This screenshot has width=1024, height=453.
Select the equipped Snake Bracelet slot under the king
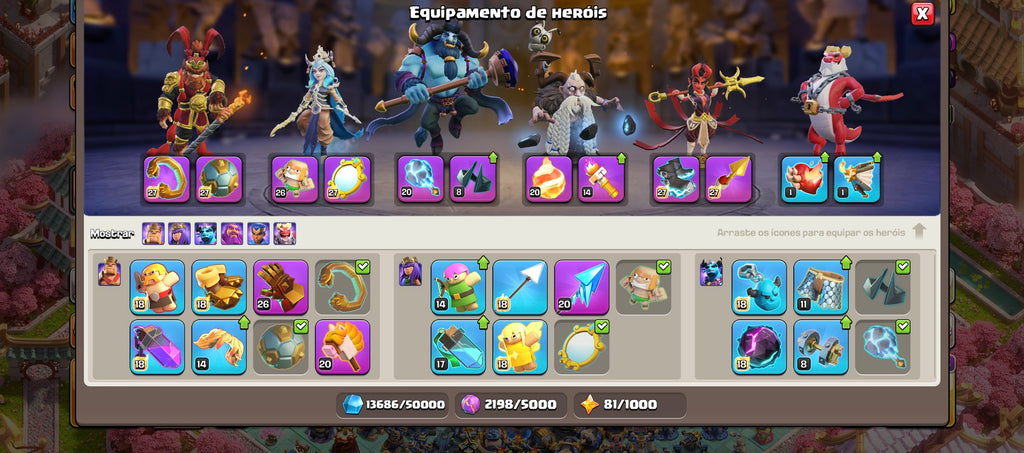pos(166,179)
